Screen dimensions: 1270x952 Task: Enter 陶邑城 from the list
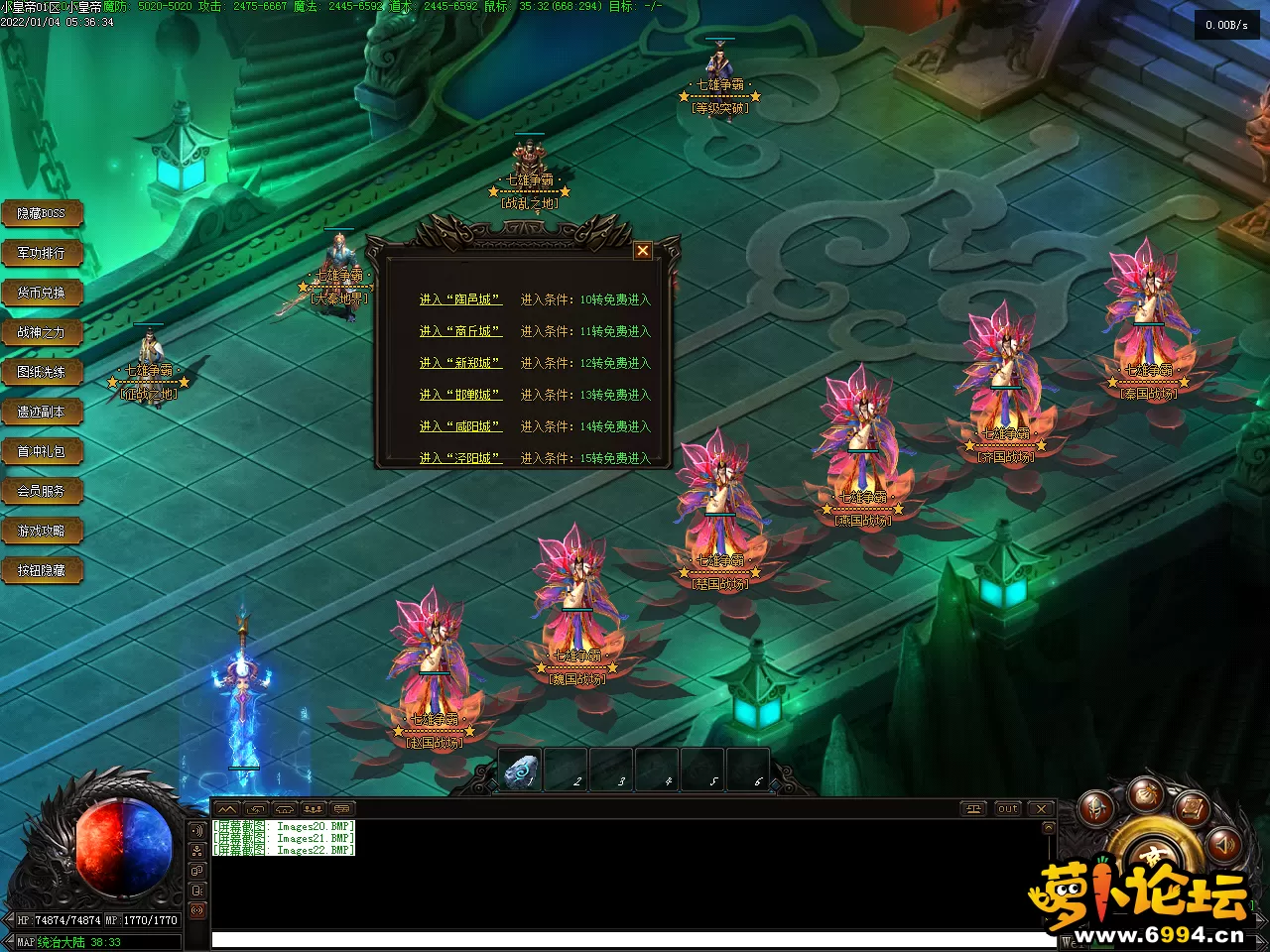460,299
